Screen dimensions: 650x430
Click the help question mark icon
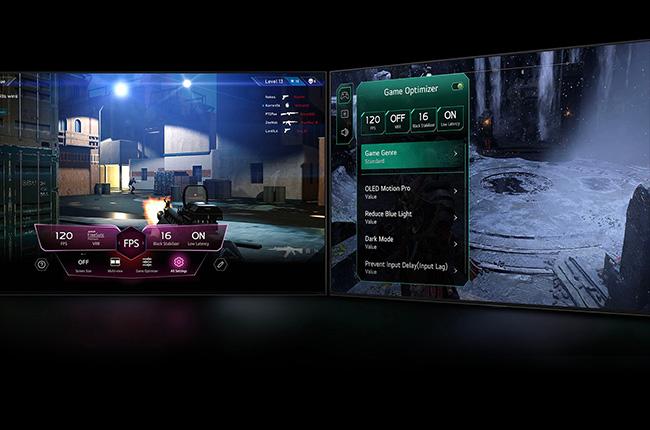41,264
